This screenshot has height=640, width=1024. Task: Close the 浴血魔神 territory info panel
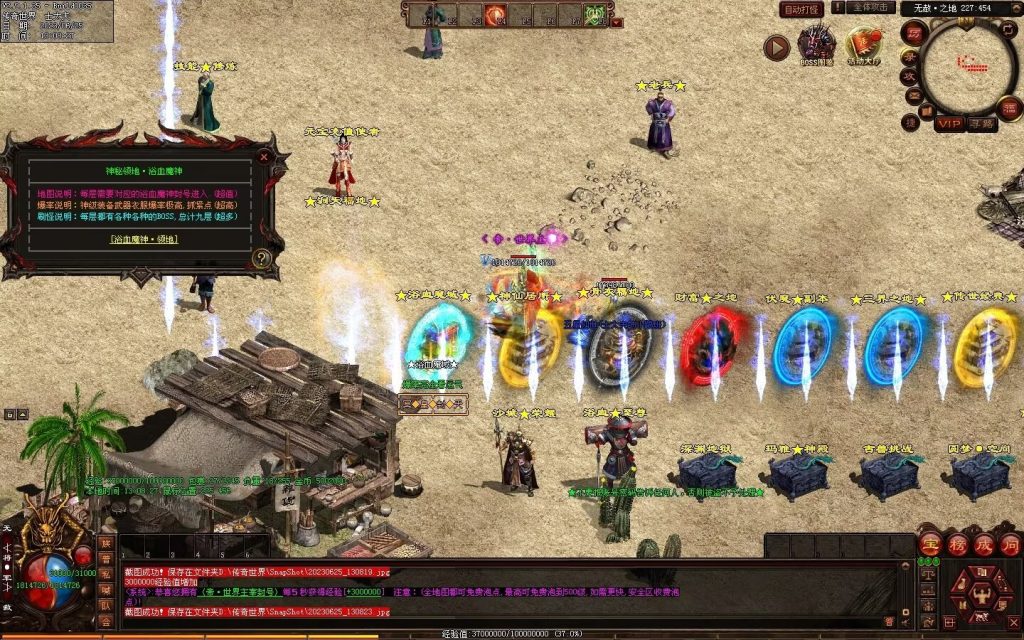(264, 156)
